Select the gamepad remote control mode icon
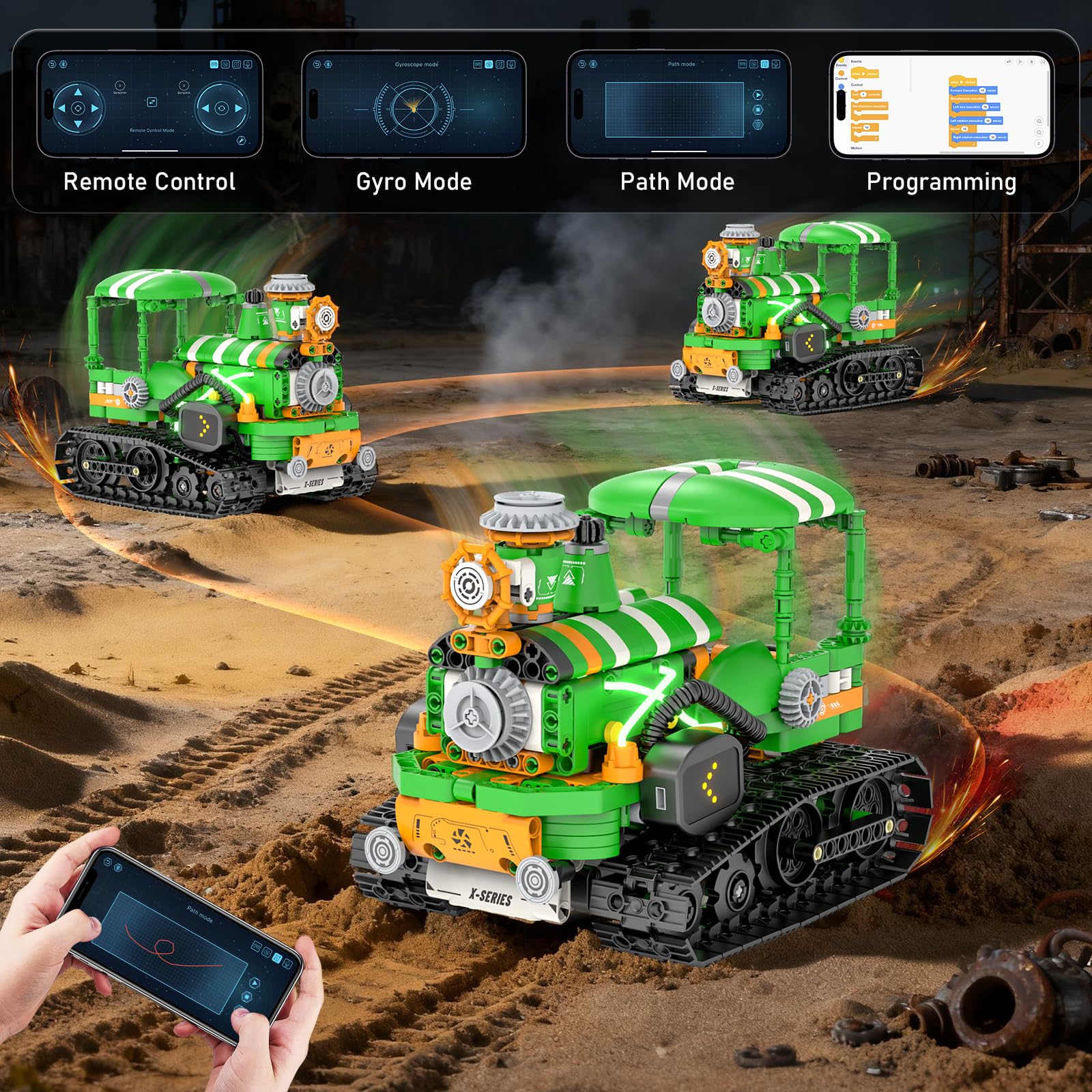The image size is (1092, 1092). click(x=215, y=64)
